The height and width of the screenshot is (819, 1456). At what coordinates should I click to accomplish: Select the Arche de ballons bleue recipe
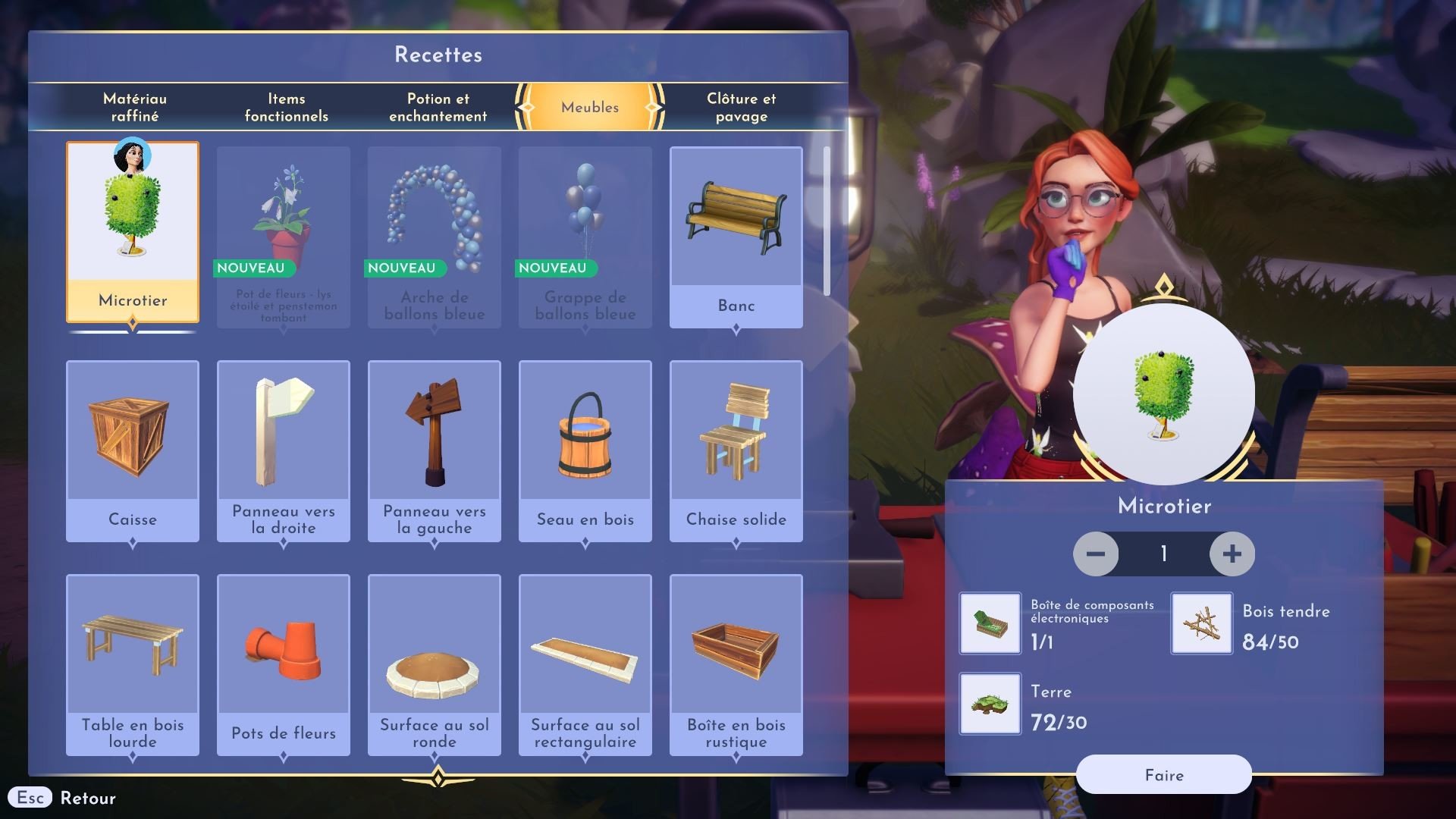[434, 237]
